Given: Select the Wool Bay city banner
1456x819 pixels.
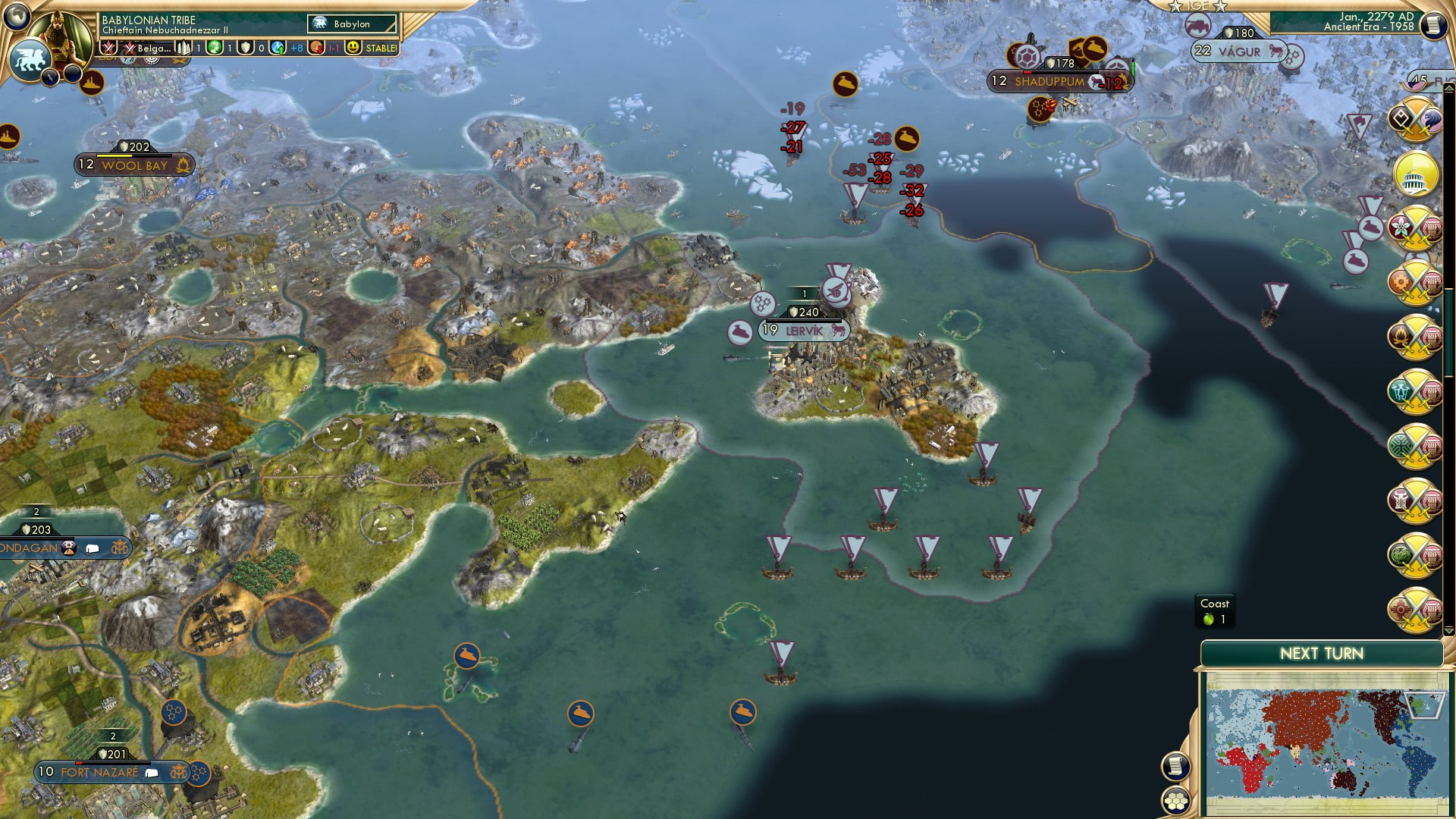Looking at the screenshot, I should 133,162.
